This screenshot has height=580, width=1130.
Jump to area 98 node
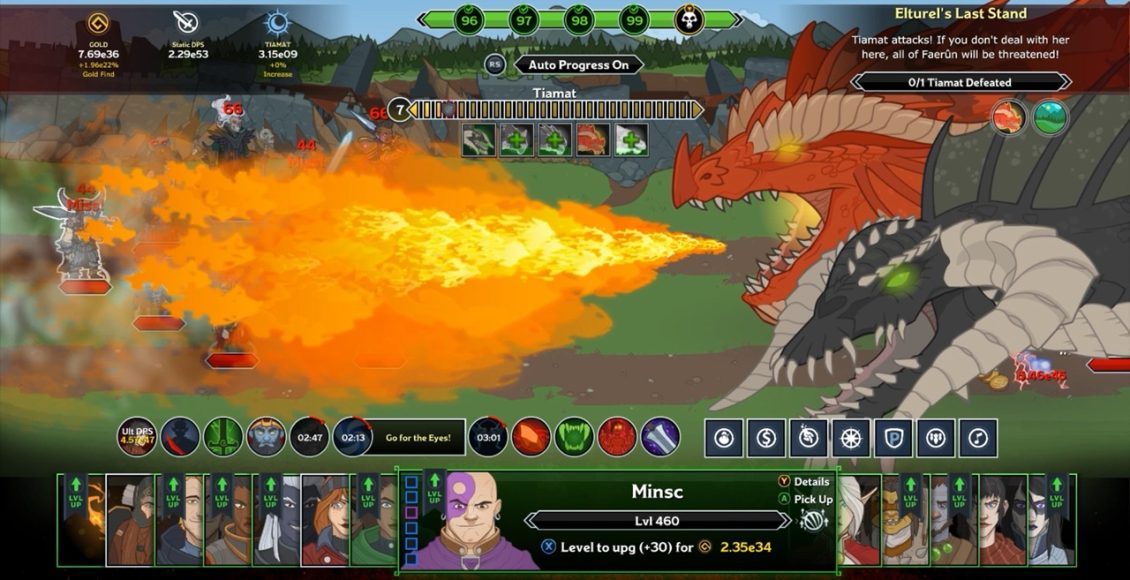[x=577, y=19]
